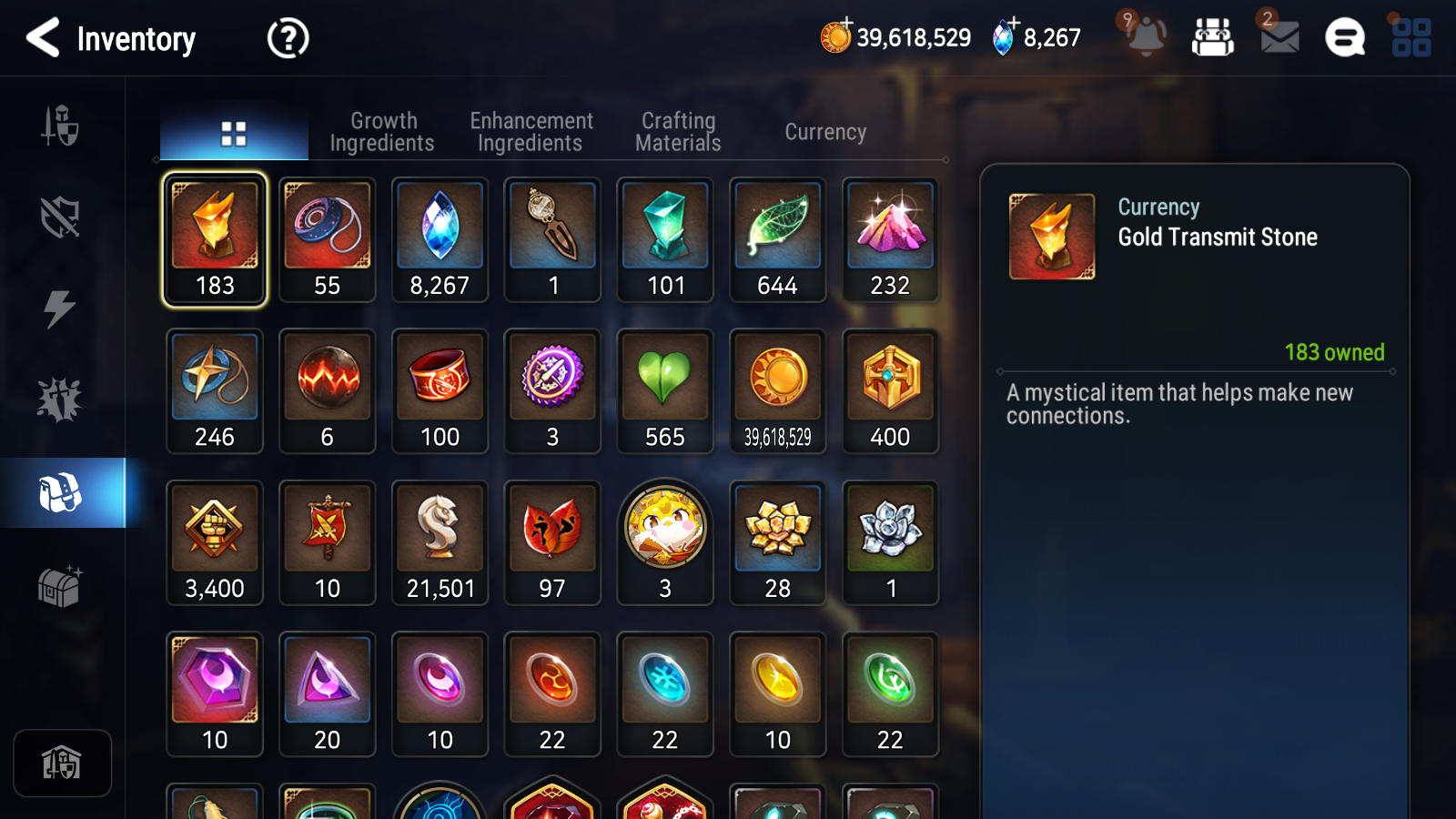This screenshot has height=819, width=1456.
Task: Switch to the Growth Ingredients tab
Action: 382,132
